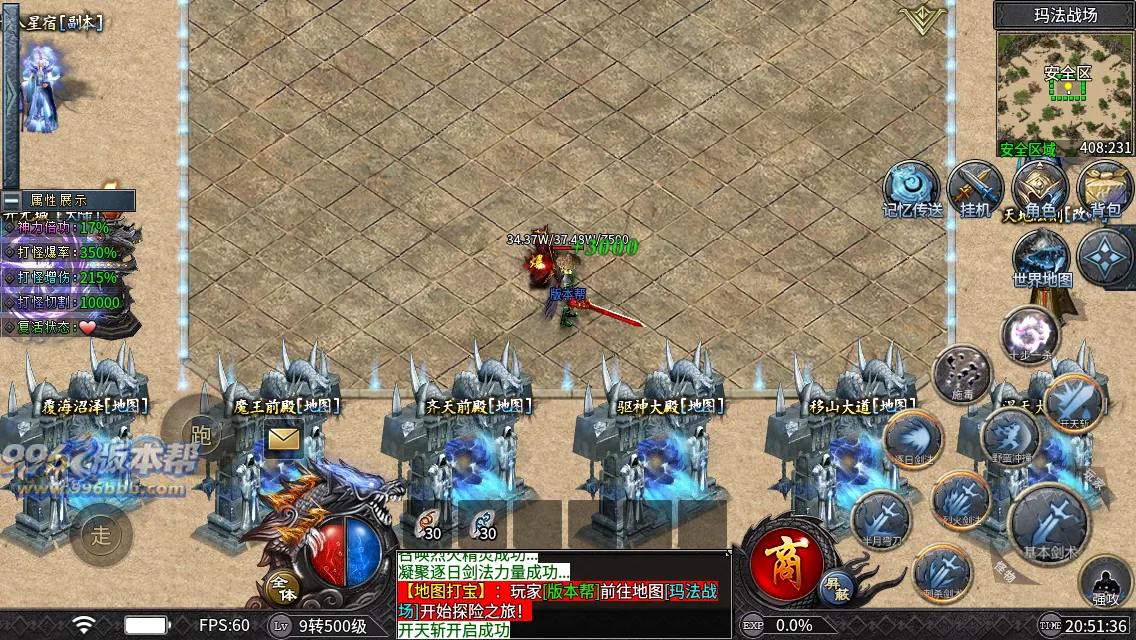The width and height of the screenshot is (1136, 640).
Task: Open the mail envelope icon
Action: click(x=284, y=438)
